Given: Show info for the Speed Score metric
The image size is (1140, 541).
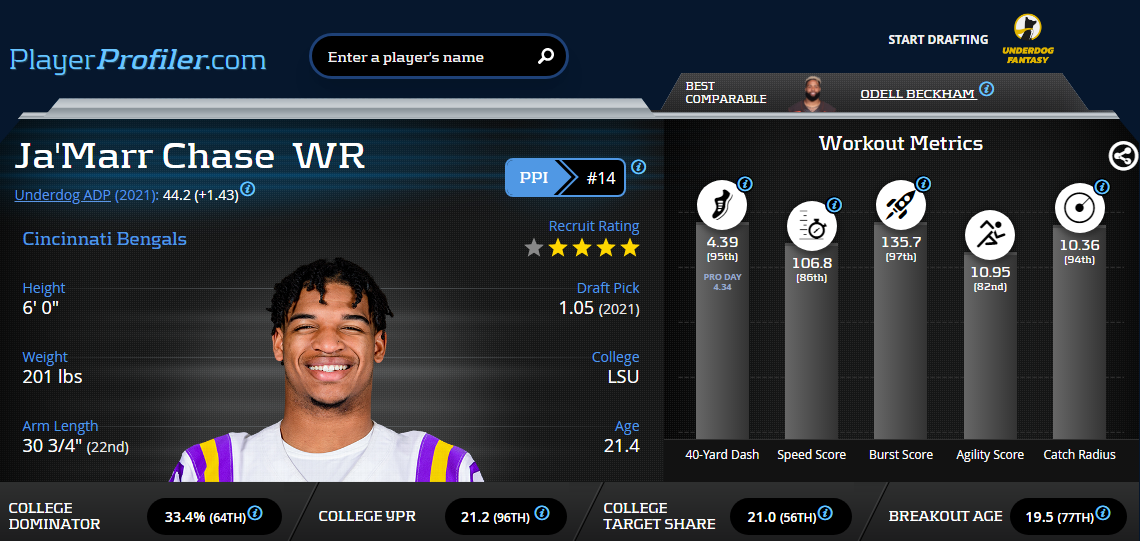Looking at the screenshot, I should (834, 205).
